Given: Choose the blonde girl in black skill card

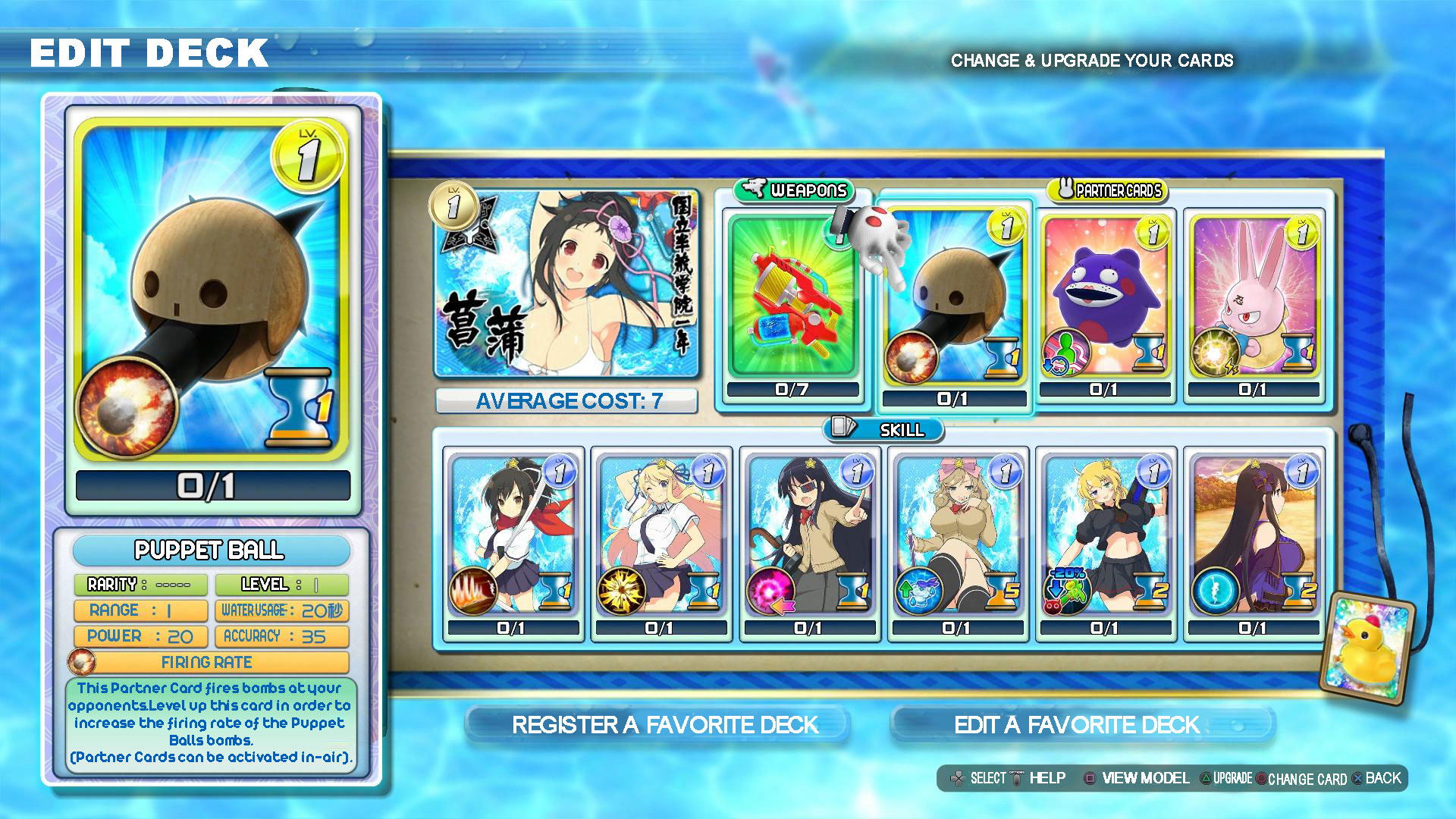Looking at the screenshot, I should click(x=1105, y=537).
